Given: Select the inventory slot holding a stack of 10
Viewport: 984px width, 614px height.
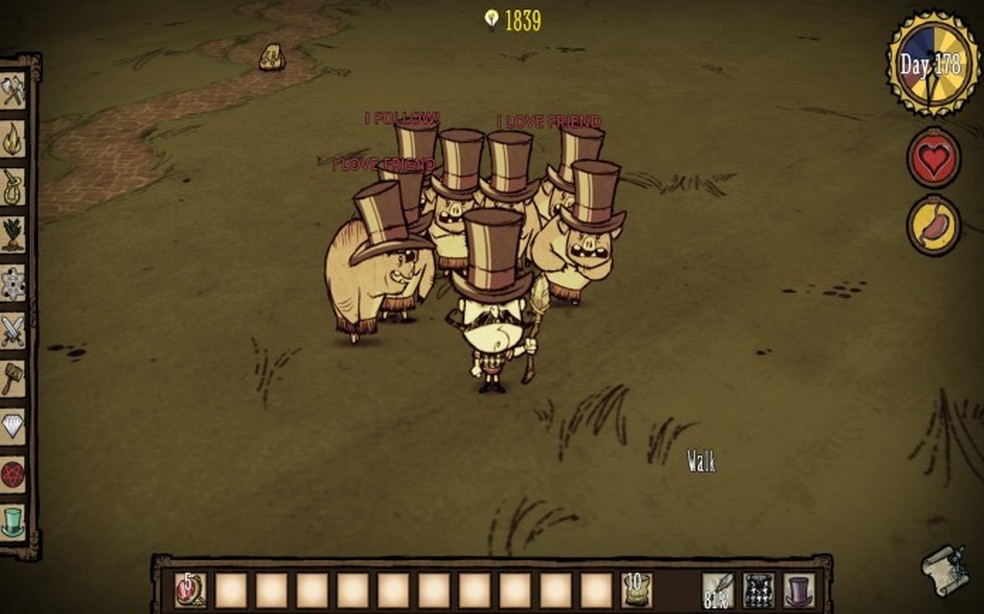Looking at the screenshot, I should pyautogui.click(x=636, y=590).
